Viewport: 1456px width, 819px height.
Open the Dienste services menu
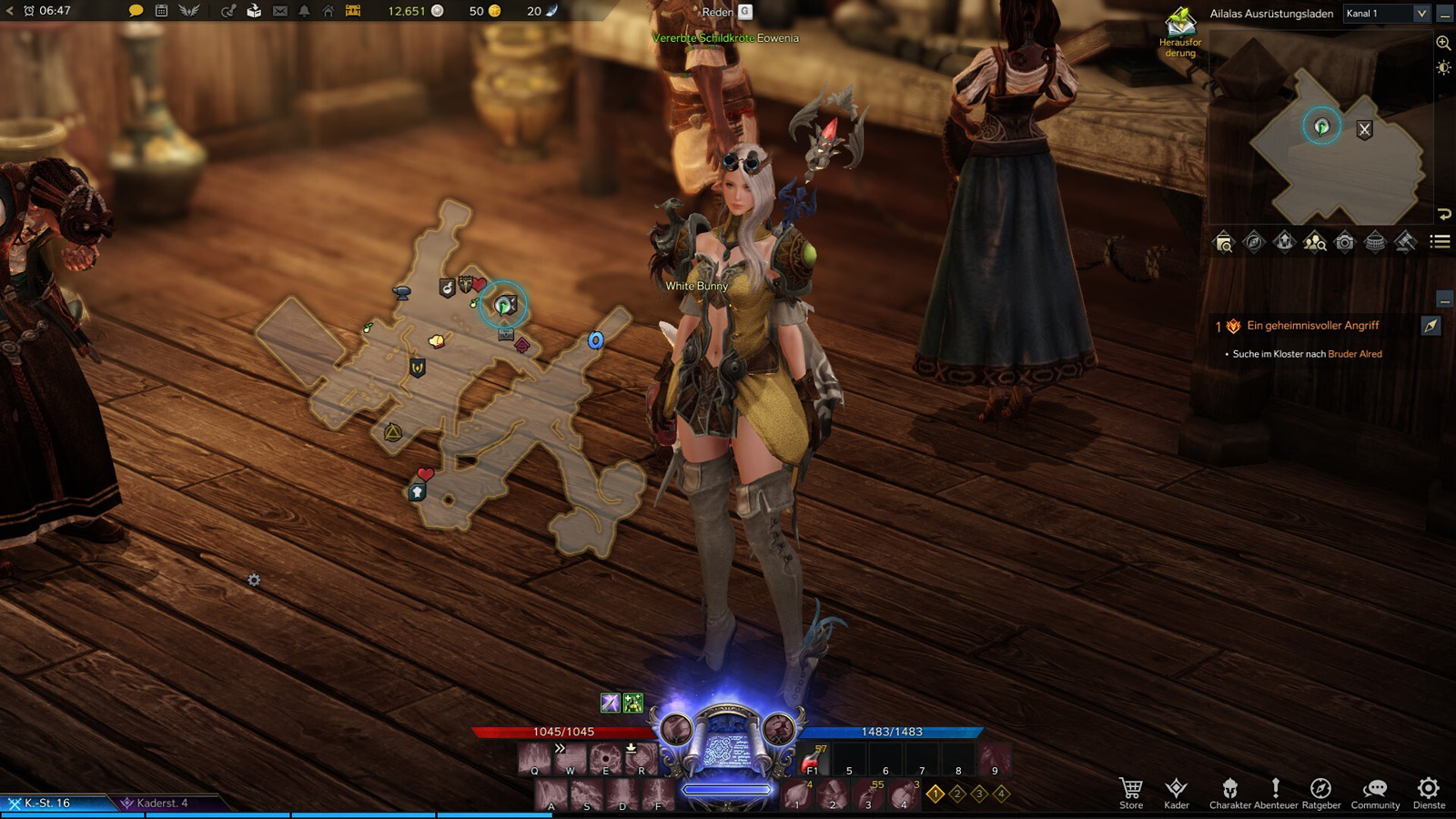coord(1429,791)
